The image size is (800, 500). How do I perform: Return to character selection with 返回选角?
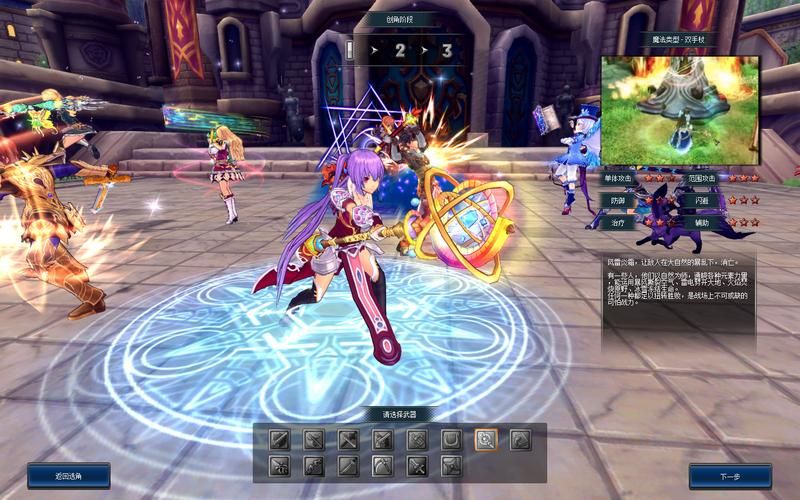click(69, 476)
